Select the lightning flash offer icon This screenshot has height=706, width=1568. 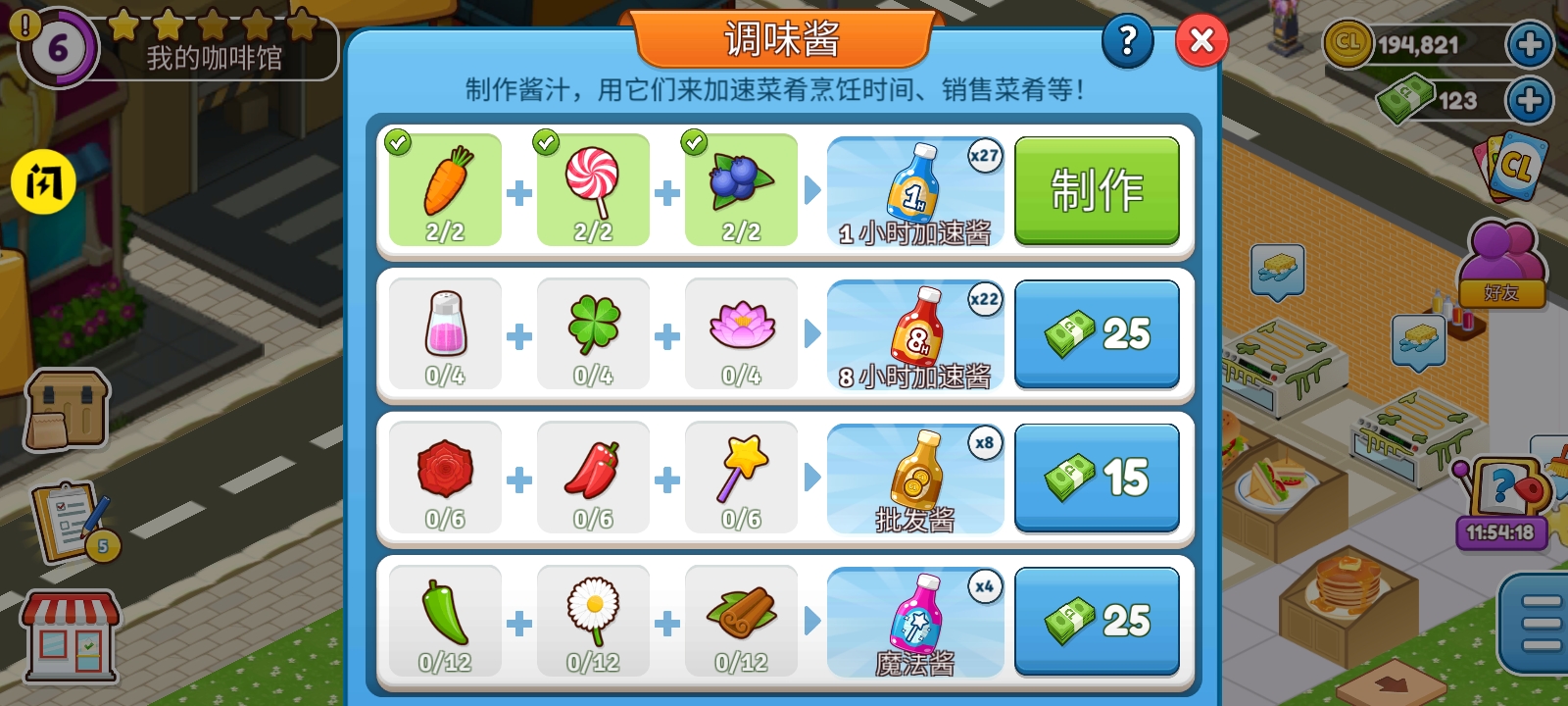coord(42,182)
